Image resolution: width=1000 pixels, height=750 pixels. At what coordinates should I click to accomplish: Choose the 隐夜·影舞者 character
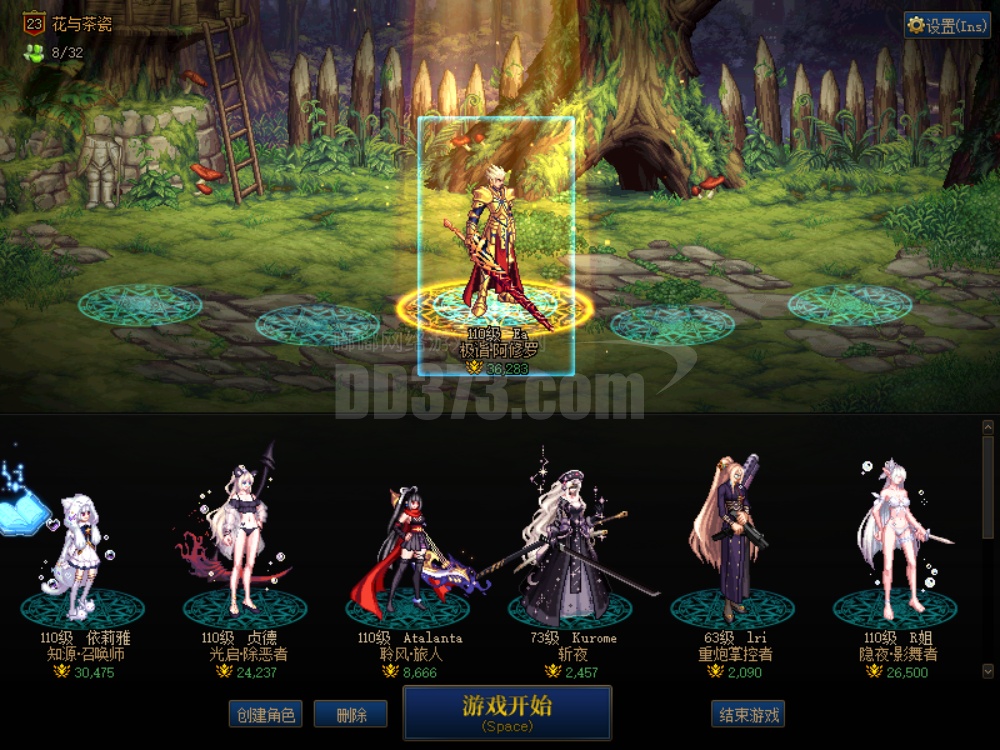click(894, 545)
